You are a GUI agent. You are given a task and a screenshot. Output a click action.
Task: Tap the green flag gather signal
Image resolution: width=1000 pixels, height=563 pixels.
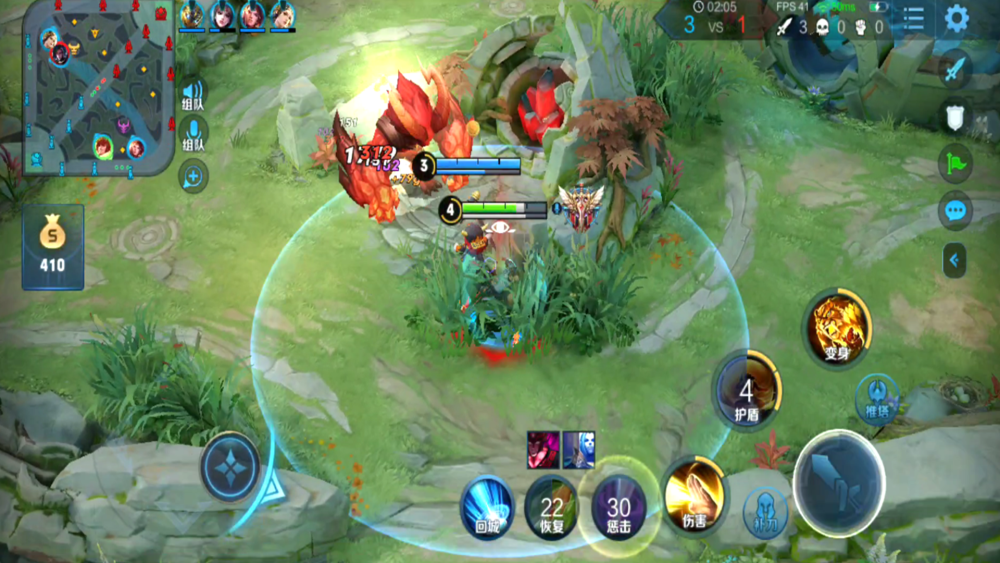[956, 163]
